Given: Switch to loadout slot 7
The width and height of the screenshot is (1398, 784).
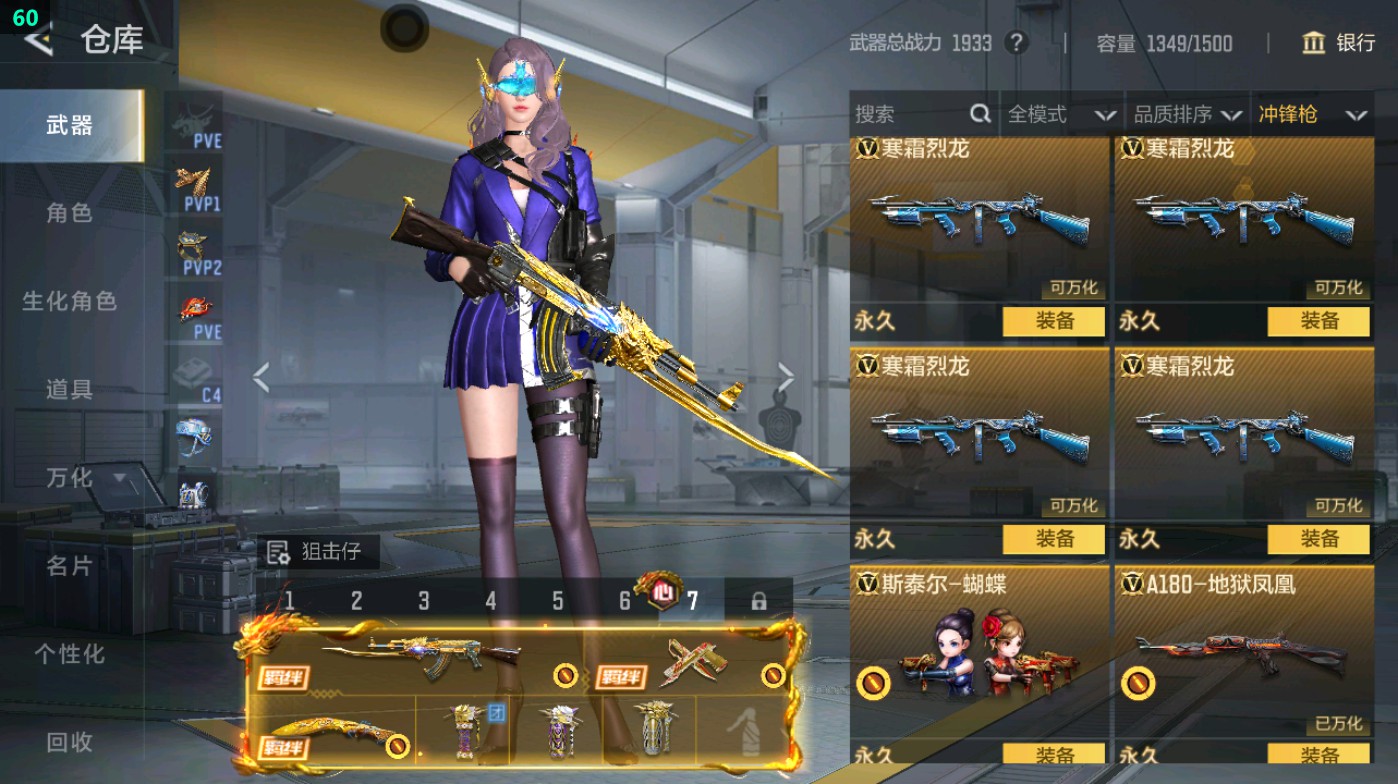Looking at the screenshot, I should [694, 598].
